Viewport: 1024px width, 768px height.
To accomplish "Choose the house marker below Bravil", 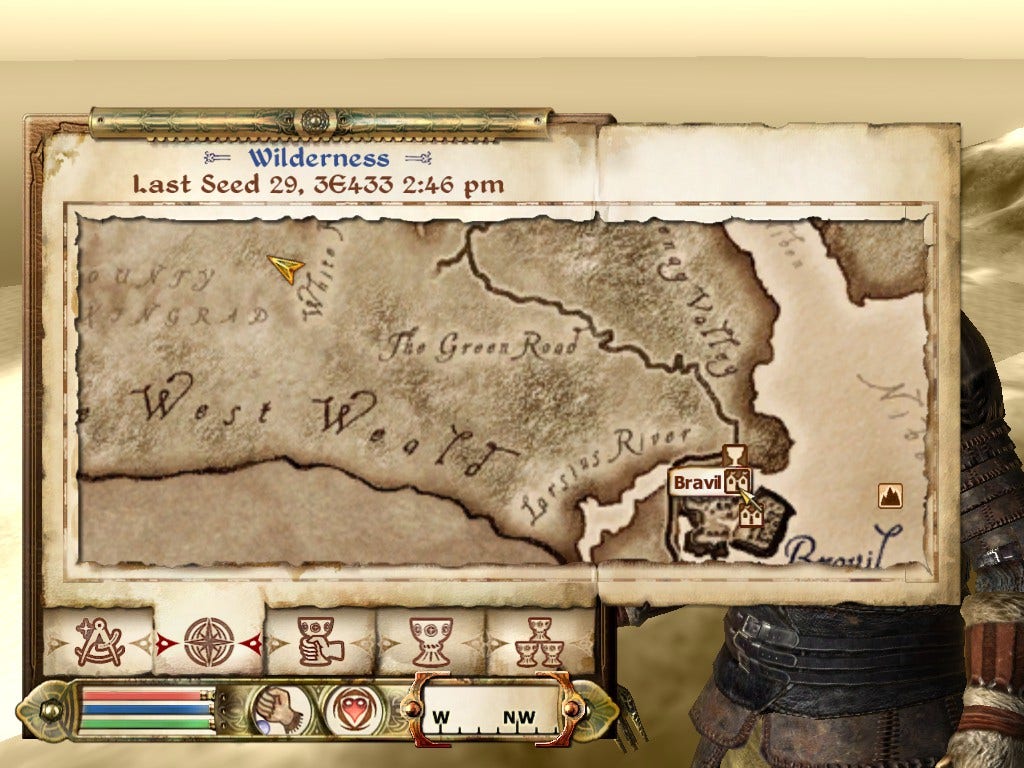I will pos(751,514).
